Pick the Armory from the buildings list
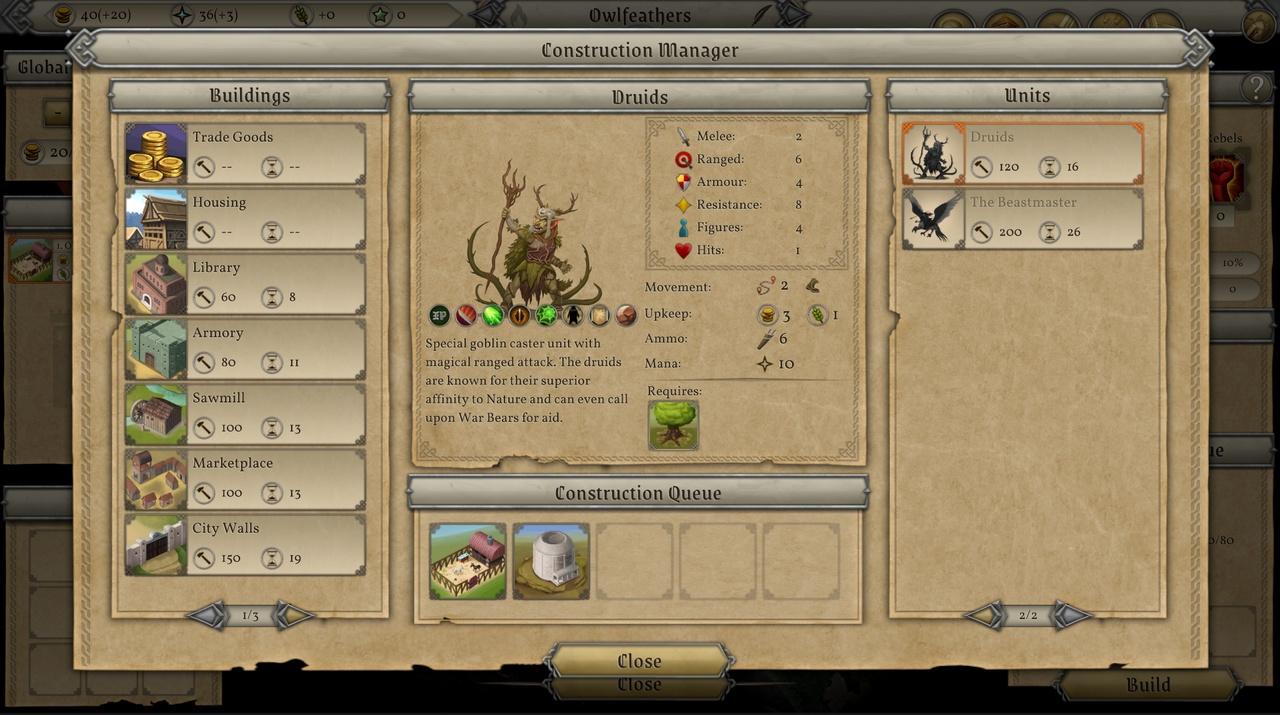Viewport: 1280px width, 715px height. coord(245,348)
